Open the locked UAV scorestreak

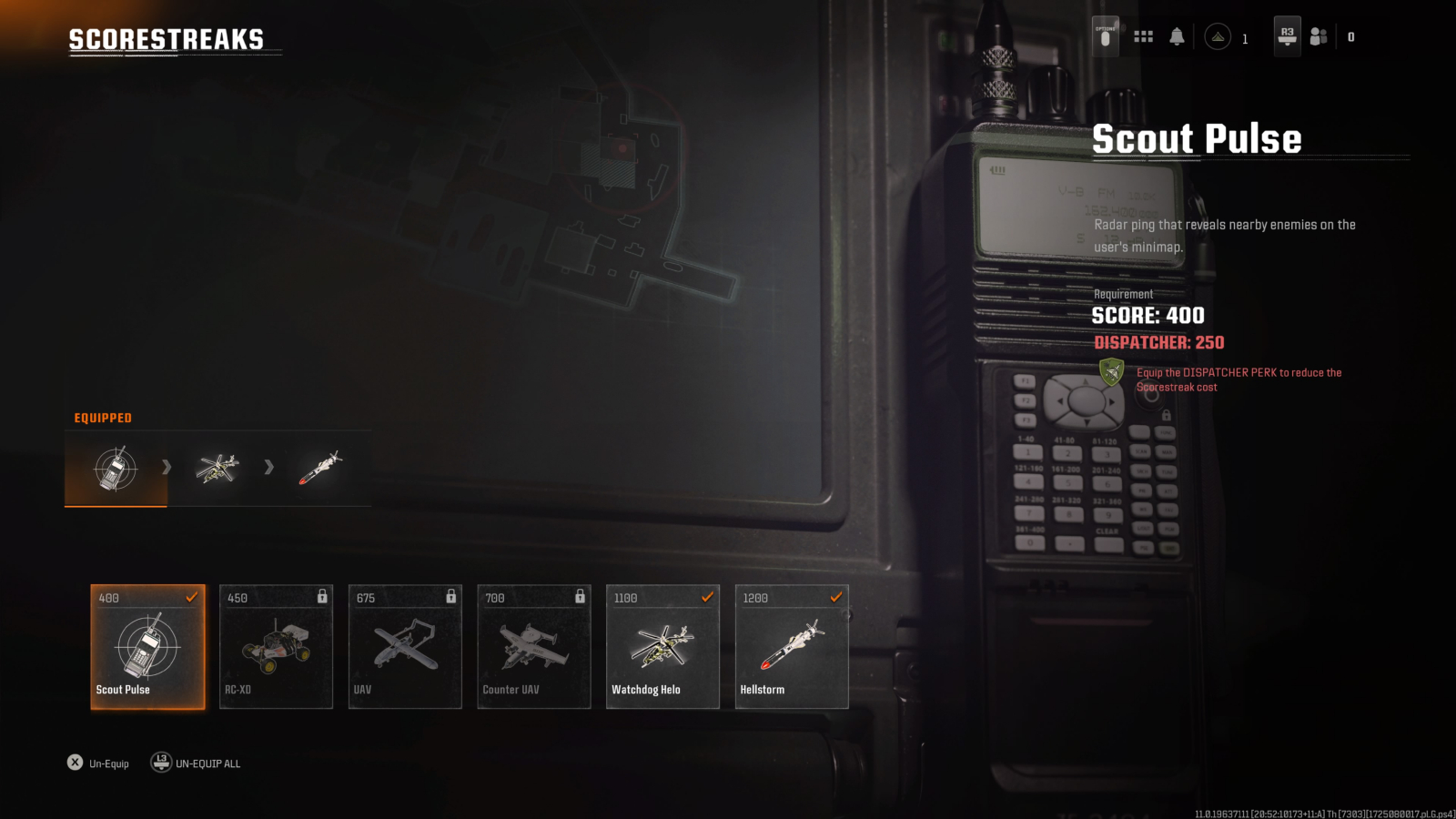pyautogui.click(x=405, y=646)
